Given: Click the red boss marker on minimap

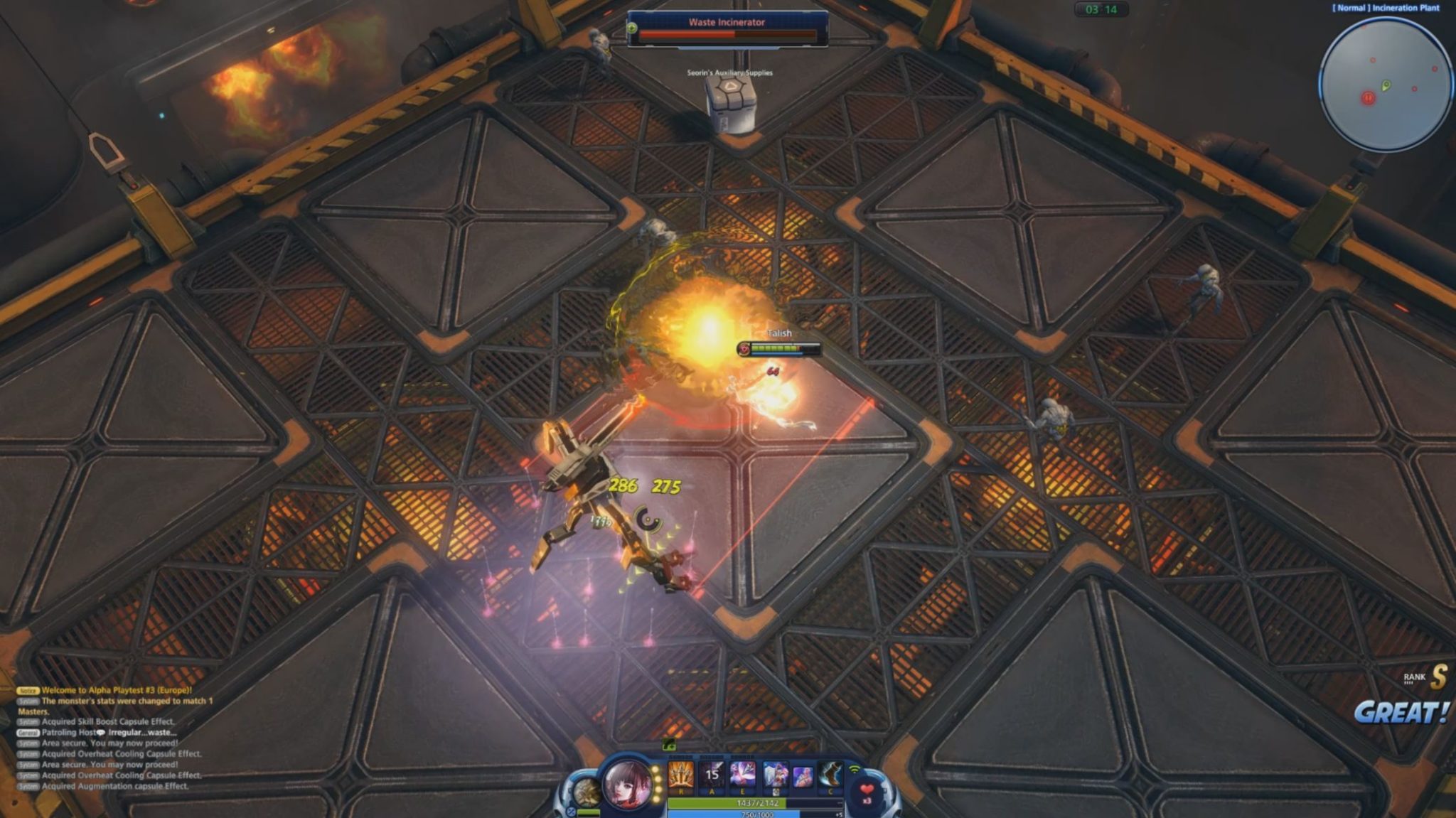Looking at the screenshot, I should (1368, 98).
